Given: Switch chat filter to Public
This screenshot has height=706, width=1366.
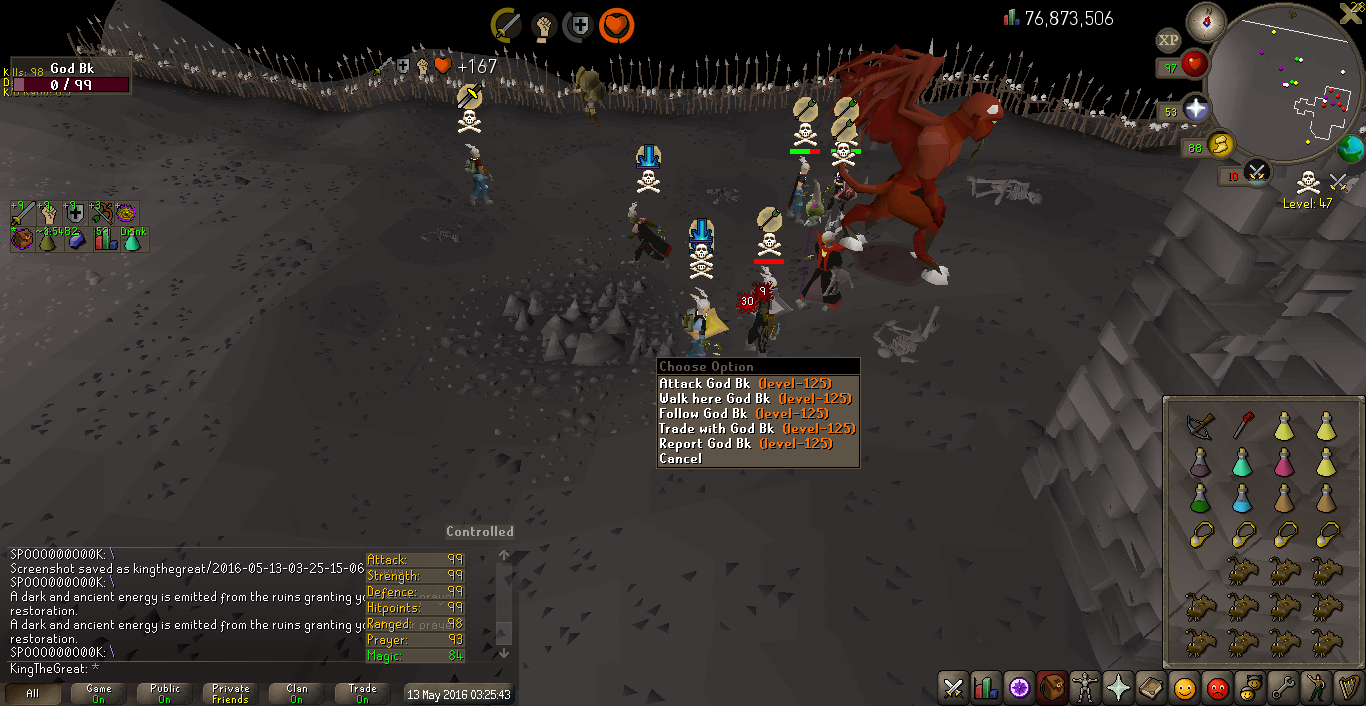Looking at the screenshot, I should click(165, 693).
